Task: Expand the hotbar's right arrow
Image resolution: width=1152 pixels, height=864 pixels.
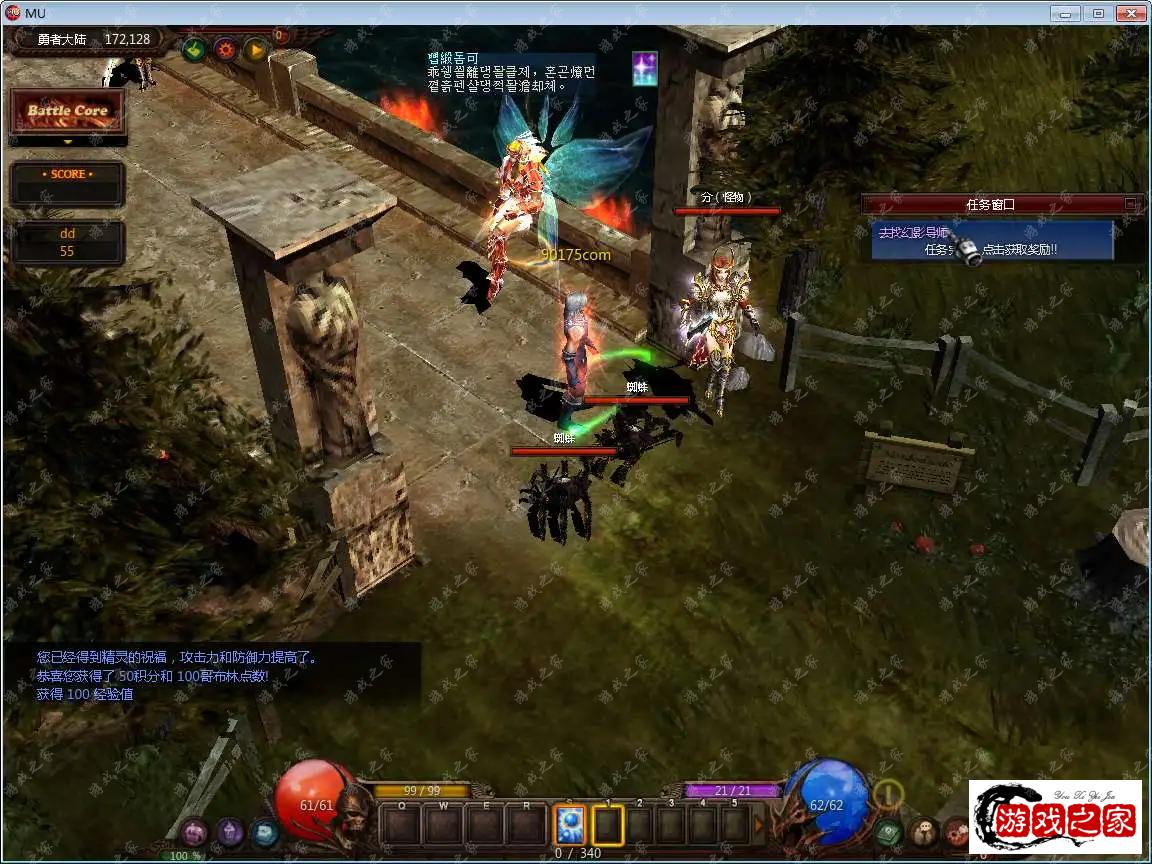Action: (759, 825)
